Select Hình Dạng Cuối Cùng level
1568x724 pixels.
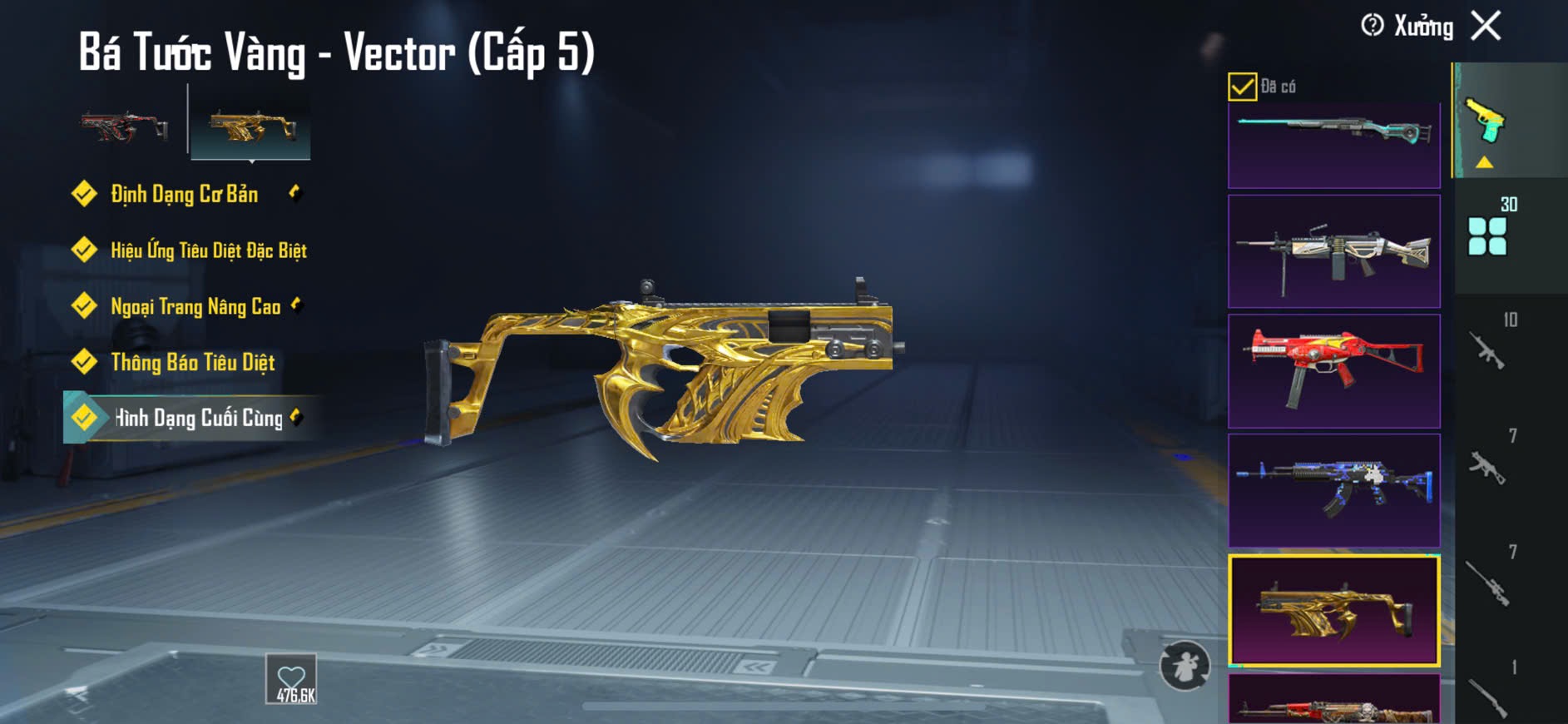[x=198, y=418]
